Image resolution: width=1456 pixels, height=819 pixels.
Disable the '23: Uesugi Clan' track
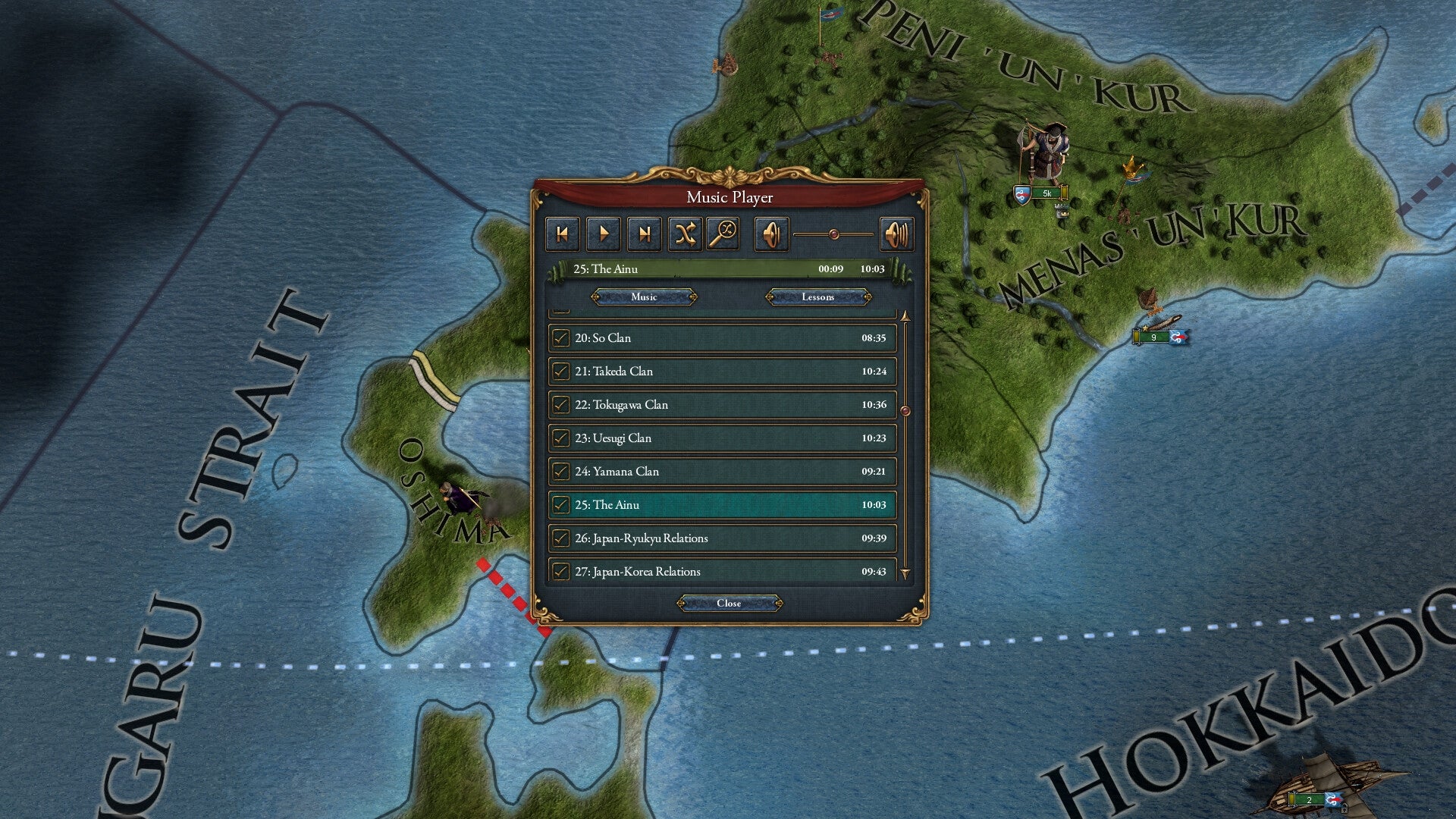point(561,438)
